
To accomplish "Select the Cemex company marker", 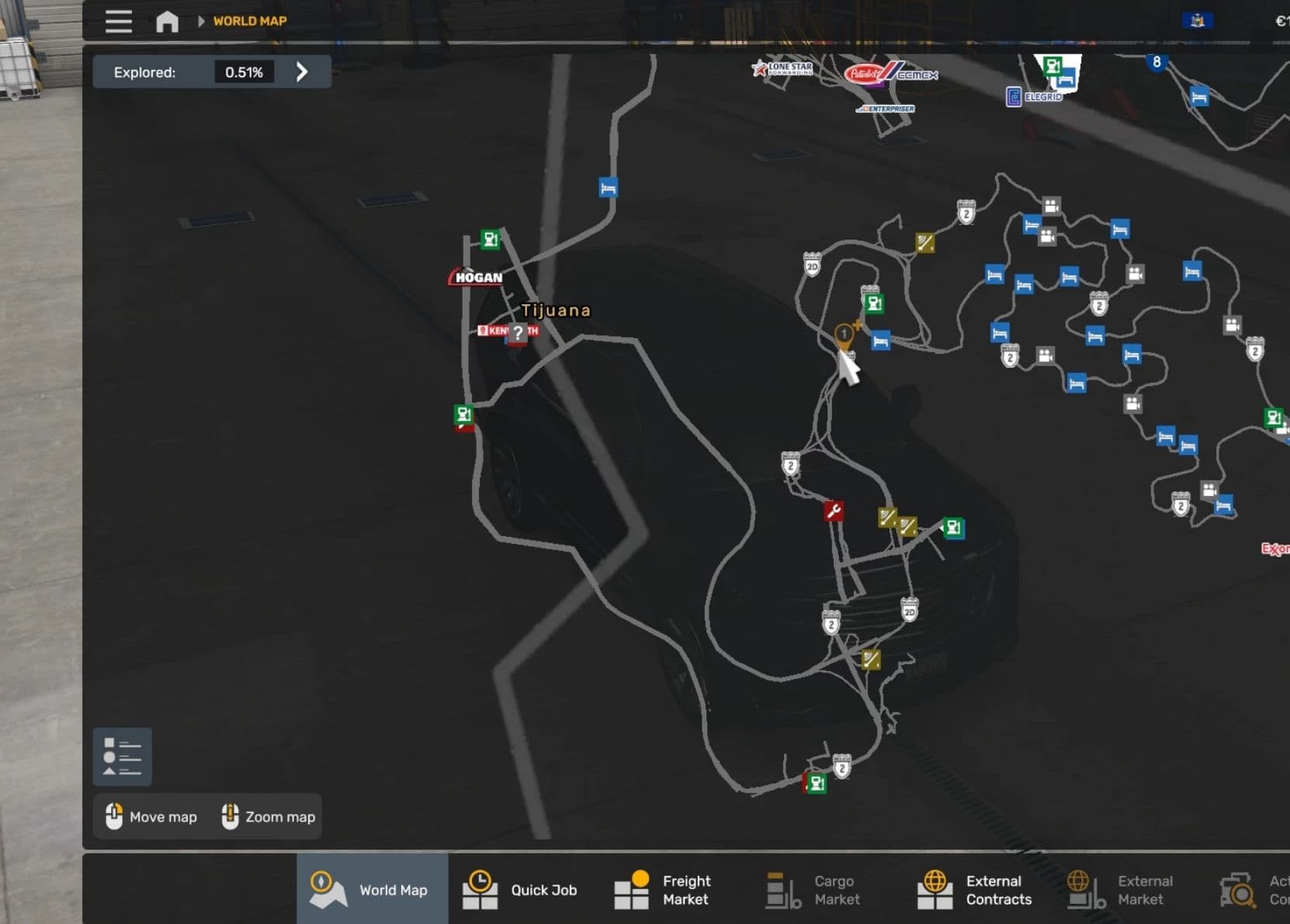I will click(917, 75).
